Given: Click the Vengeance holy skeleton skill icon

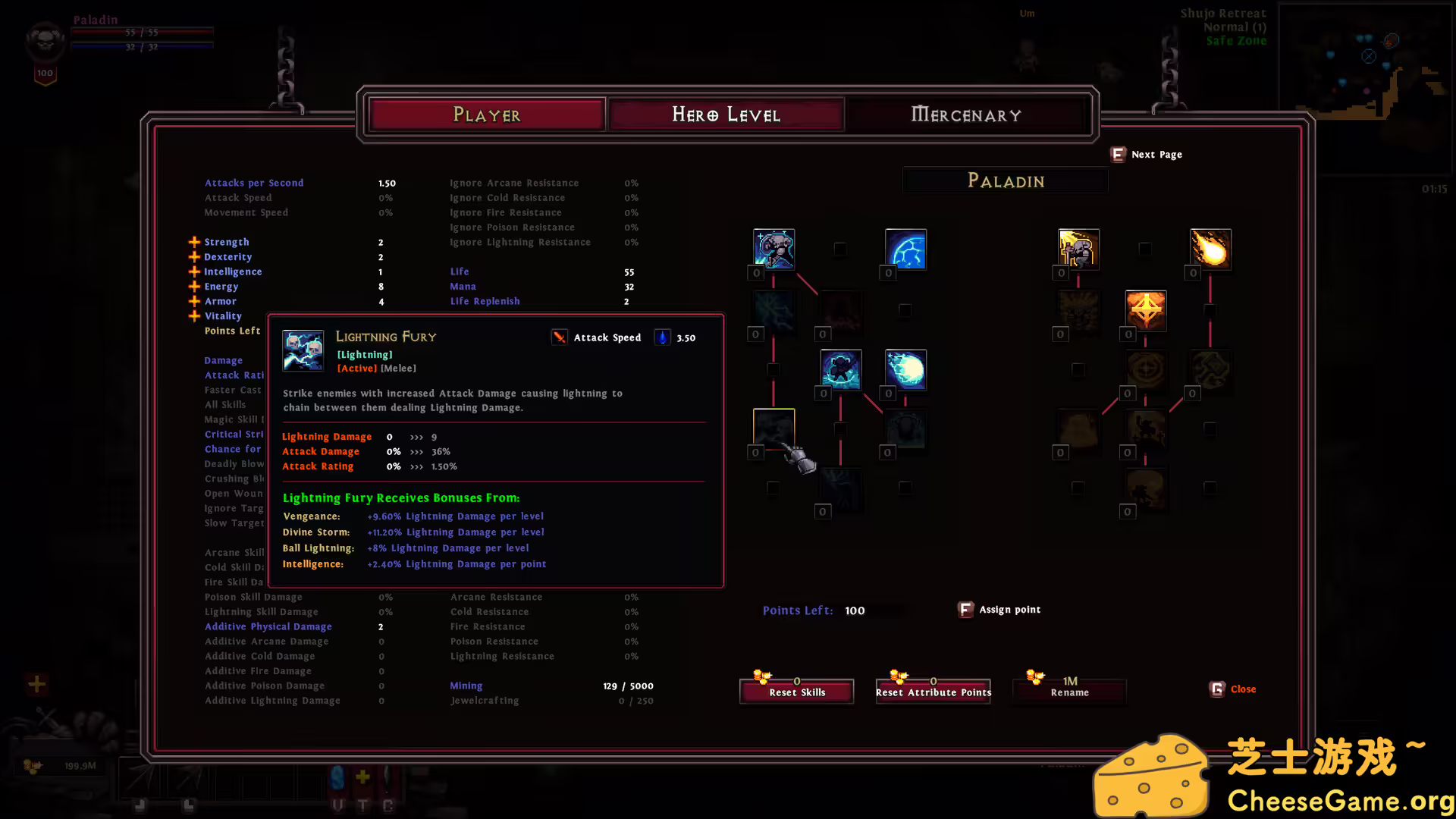Looking at the screenshot, I should pyautogui.click(x=1078, y=249).
